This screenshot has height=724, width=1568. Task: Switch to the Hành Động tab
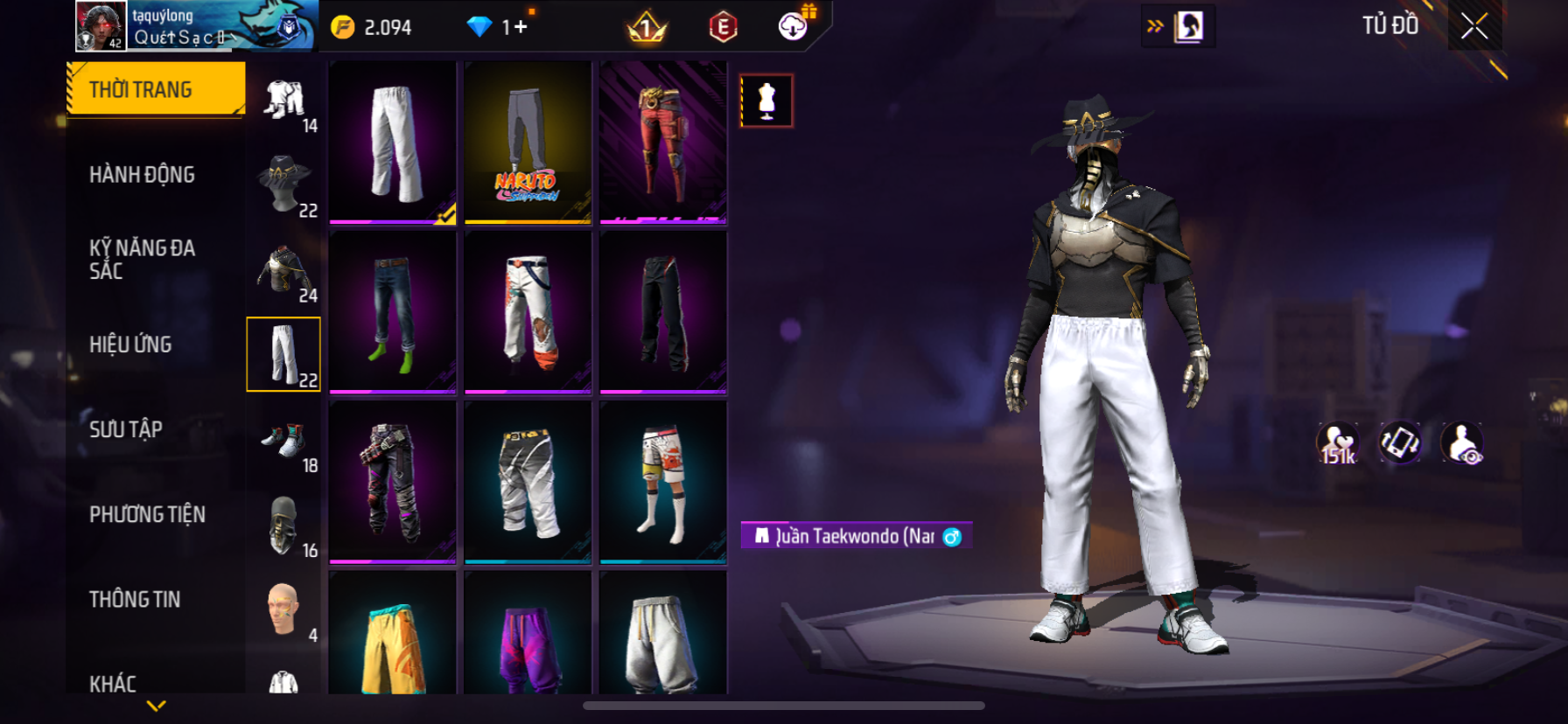click(x=142, y=175)
